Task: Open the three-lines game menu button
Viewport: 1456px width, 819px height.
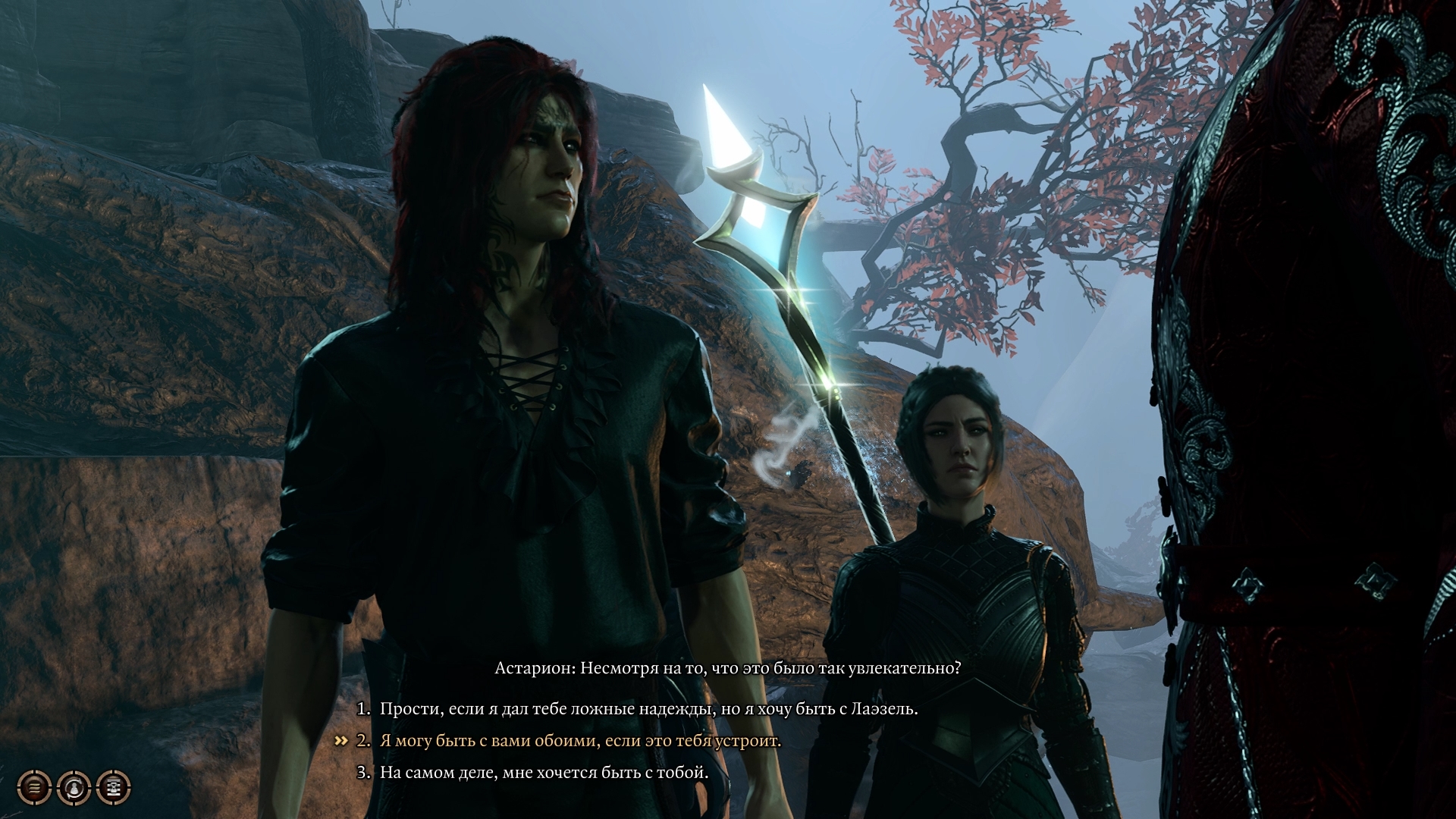Action: click(34, 788)
